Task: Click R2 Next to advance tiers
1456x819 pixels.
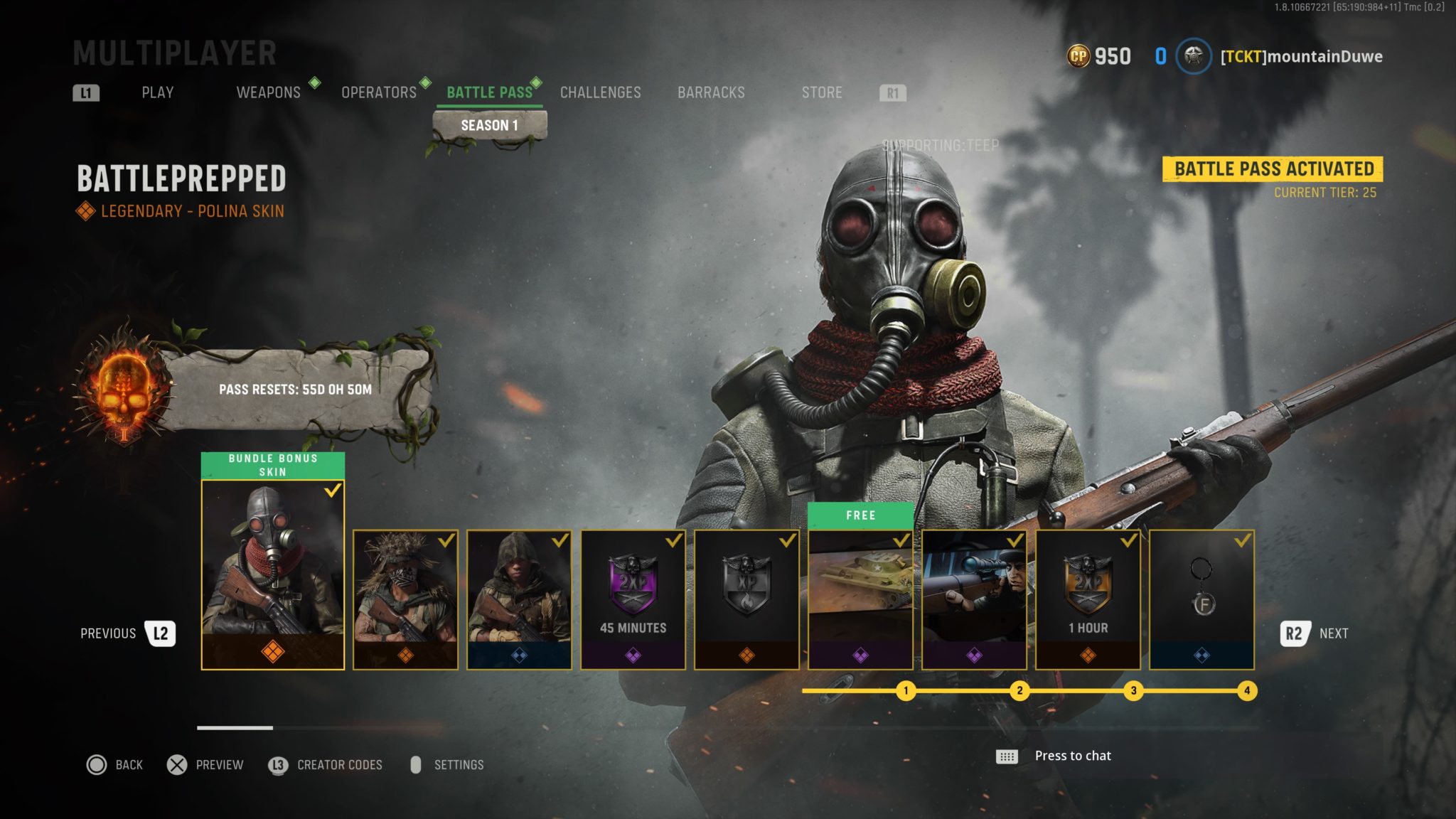Action: 1296,633
